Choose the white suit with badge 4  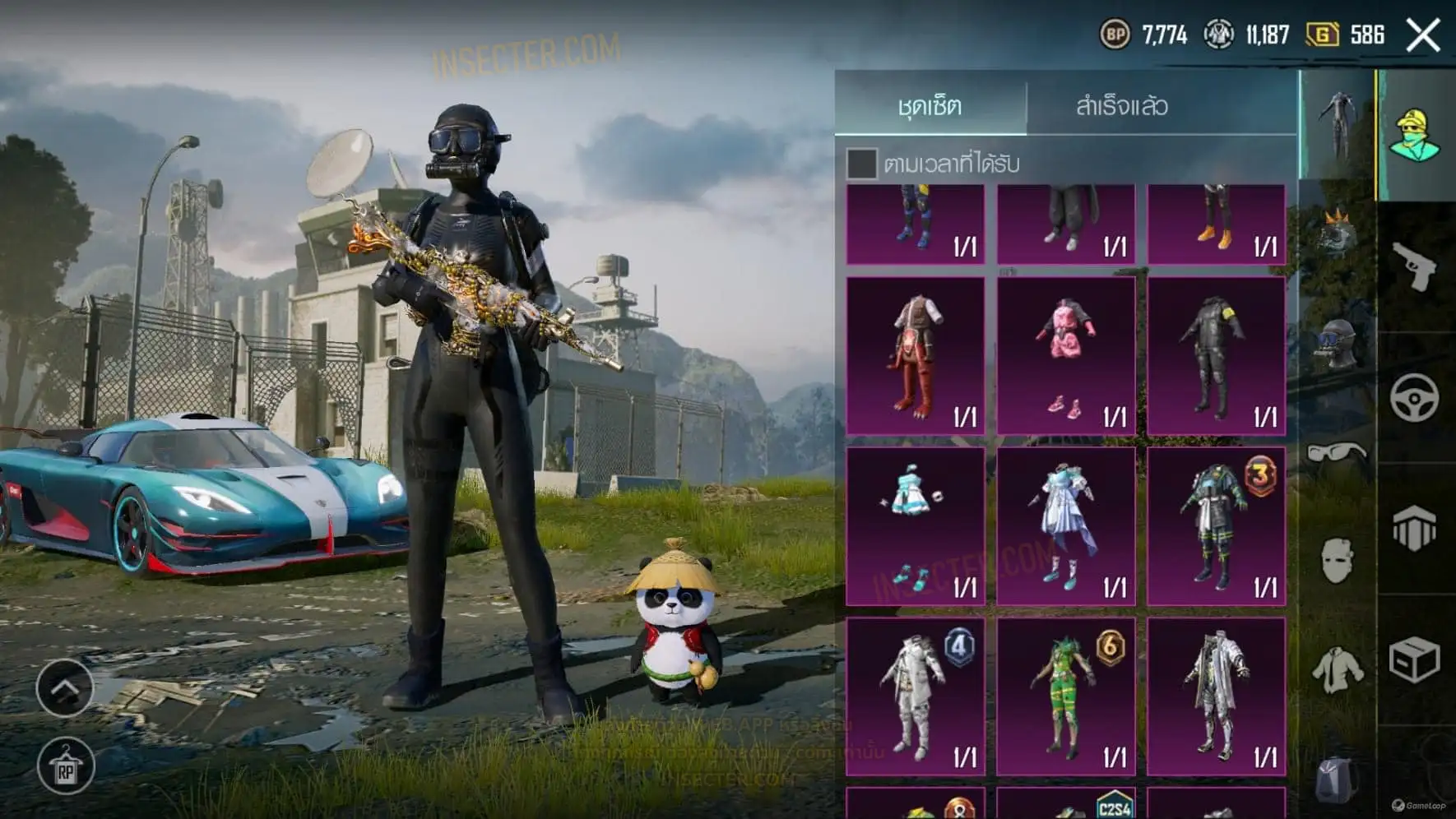tap(916, 696)
